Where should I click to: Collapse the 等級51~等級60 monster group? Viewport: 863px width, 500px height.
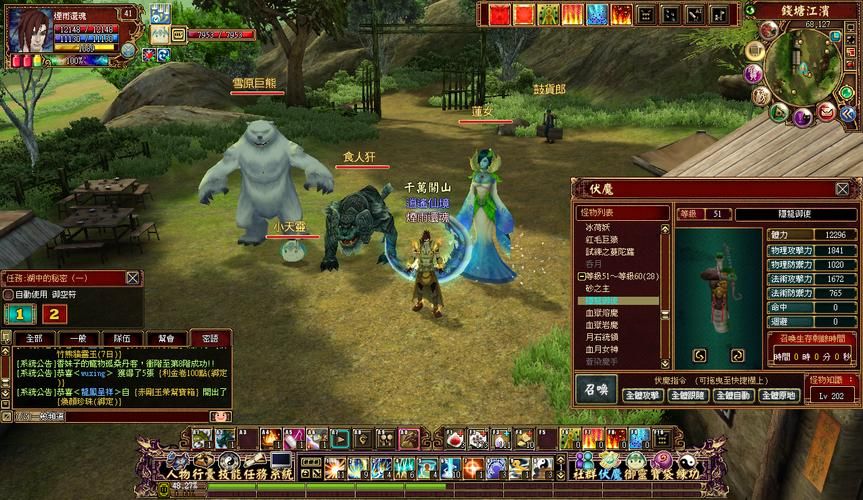tap(582, 276)
